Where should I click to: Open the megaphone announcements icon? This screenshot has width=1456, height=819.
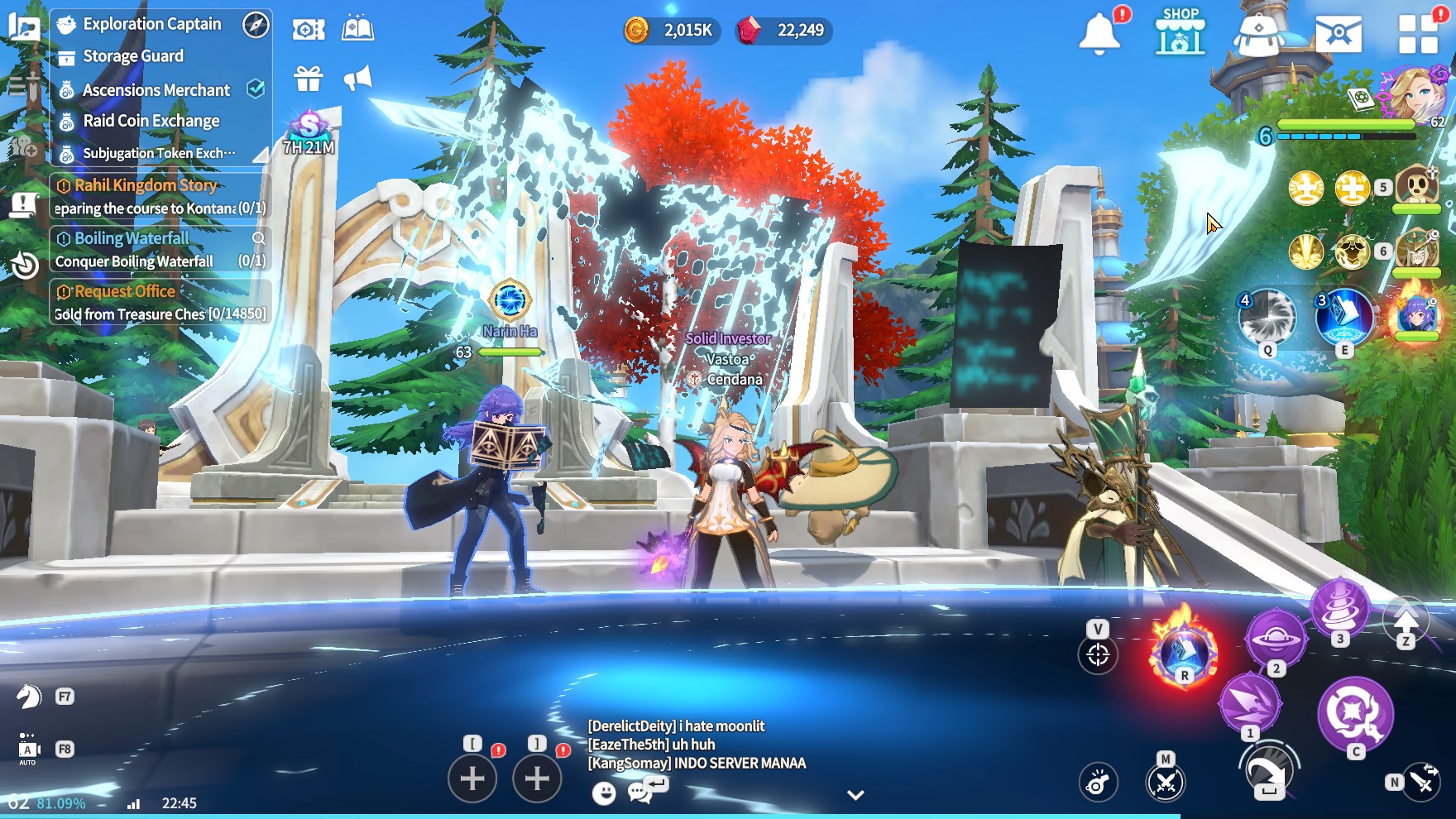click(x=357, y=79)
